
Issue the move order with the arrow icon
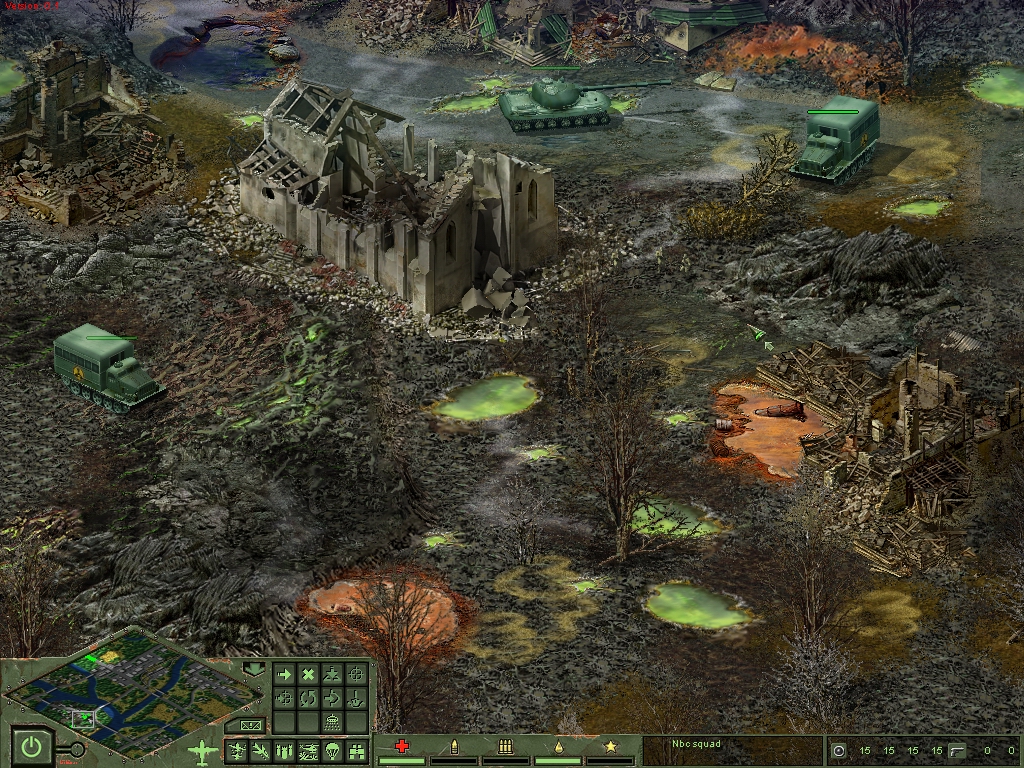click(x=284, y=674)
